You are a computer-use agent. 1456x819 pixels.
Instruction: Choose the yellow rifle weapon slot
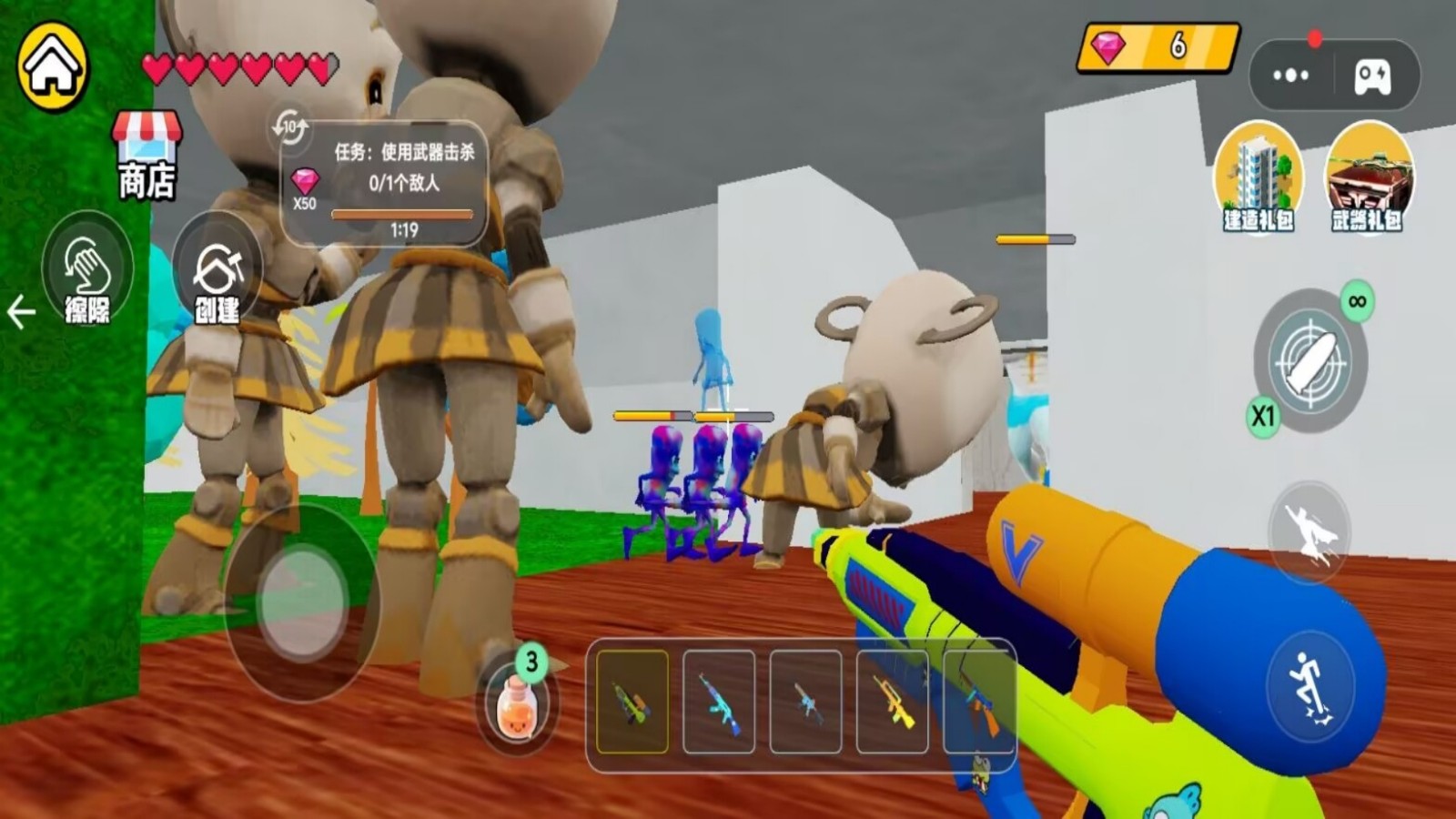tap(893, 702)
